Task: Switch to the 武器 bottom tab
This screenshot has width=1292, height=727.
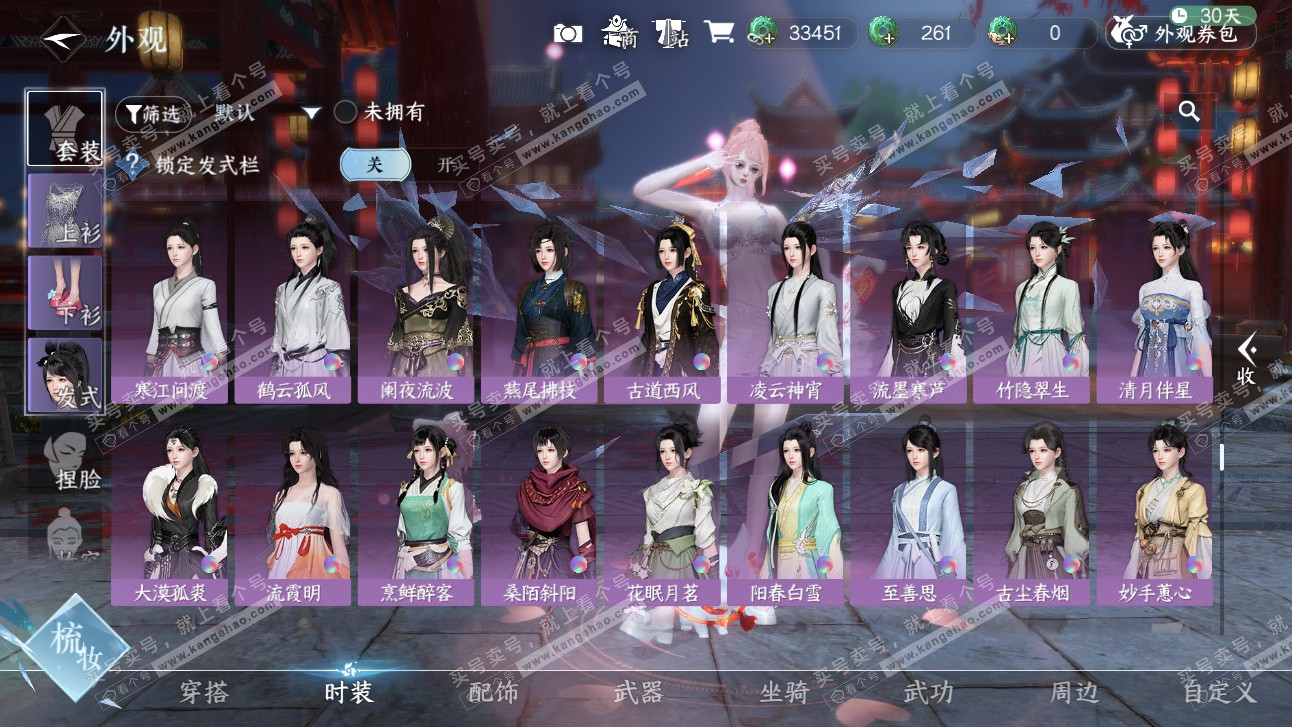Action: tap(638, 692)
